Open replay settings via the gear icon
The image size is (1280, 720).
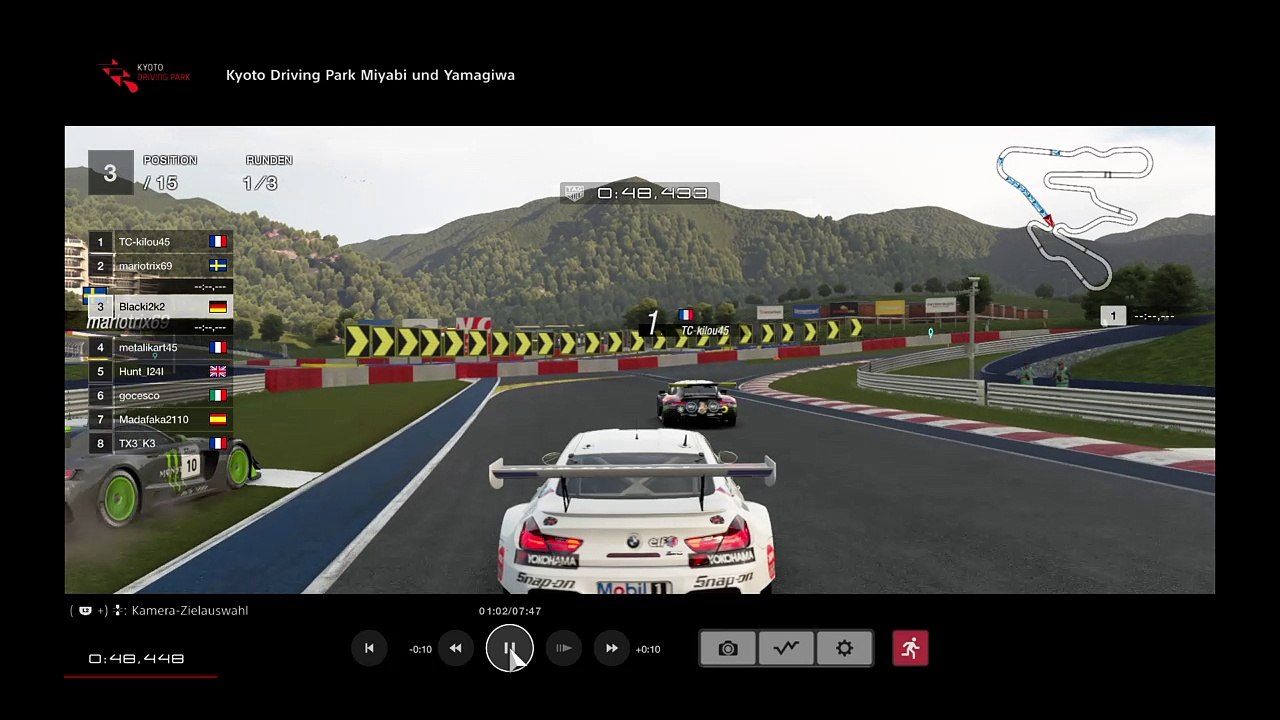click(845, 649)
